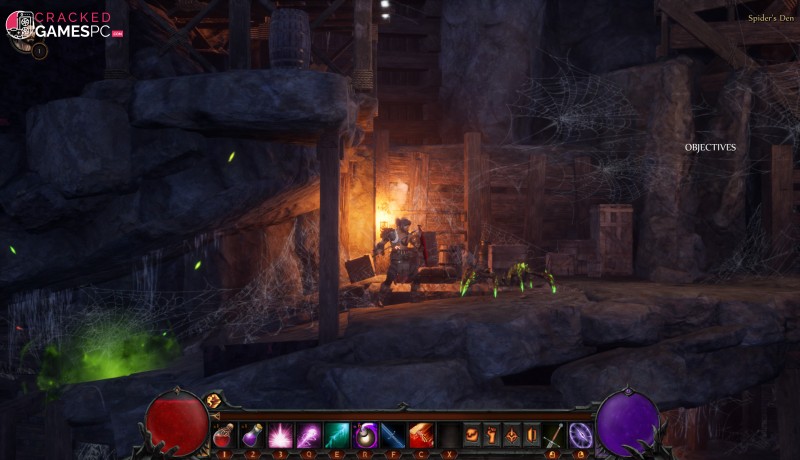
Task: Use the purple mana potion
Action: [253, 435]
